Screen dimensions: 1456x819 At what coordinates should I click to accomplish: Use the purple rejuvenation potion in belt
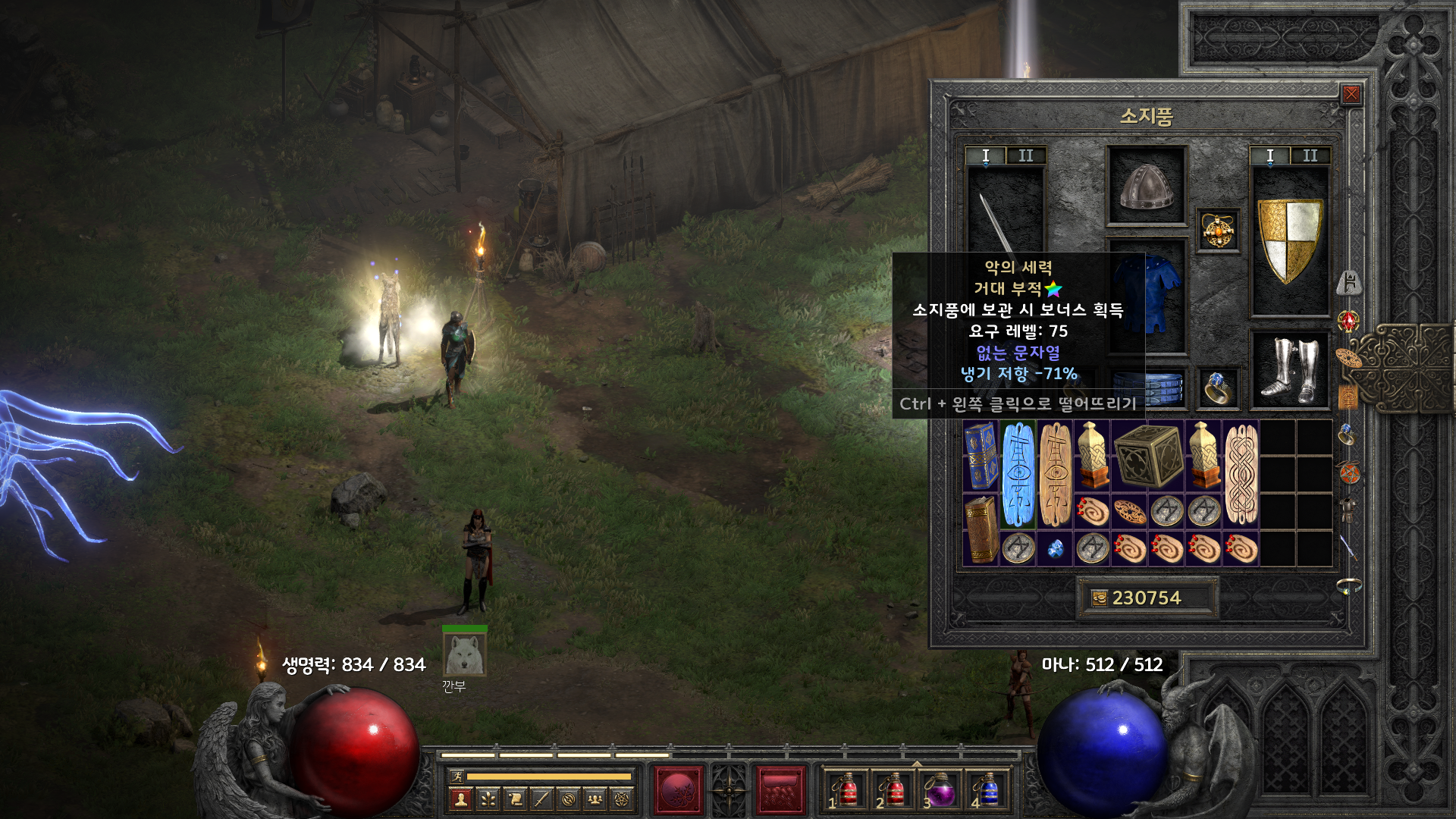pos(940,790)
